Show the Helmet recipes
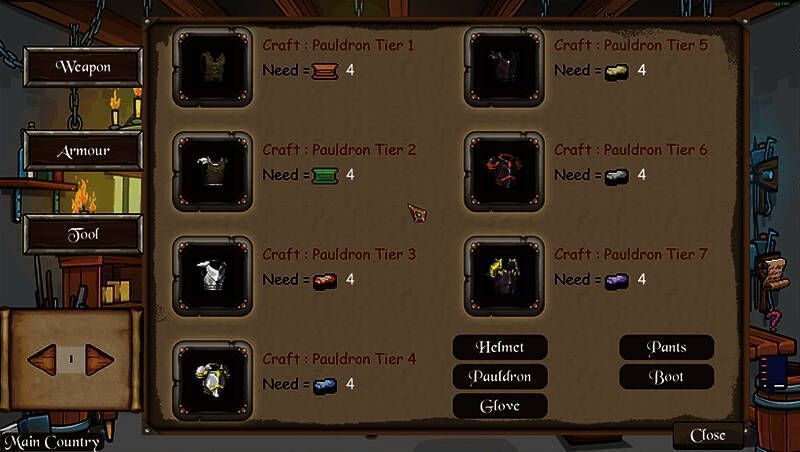 (500, 347)
